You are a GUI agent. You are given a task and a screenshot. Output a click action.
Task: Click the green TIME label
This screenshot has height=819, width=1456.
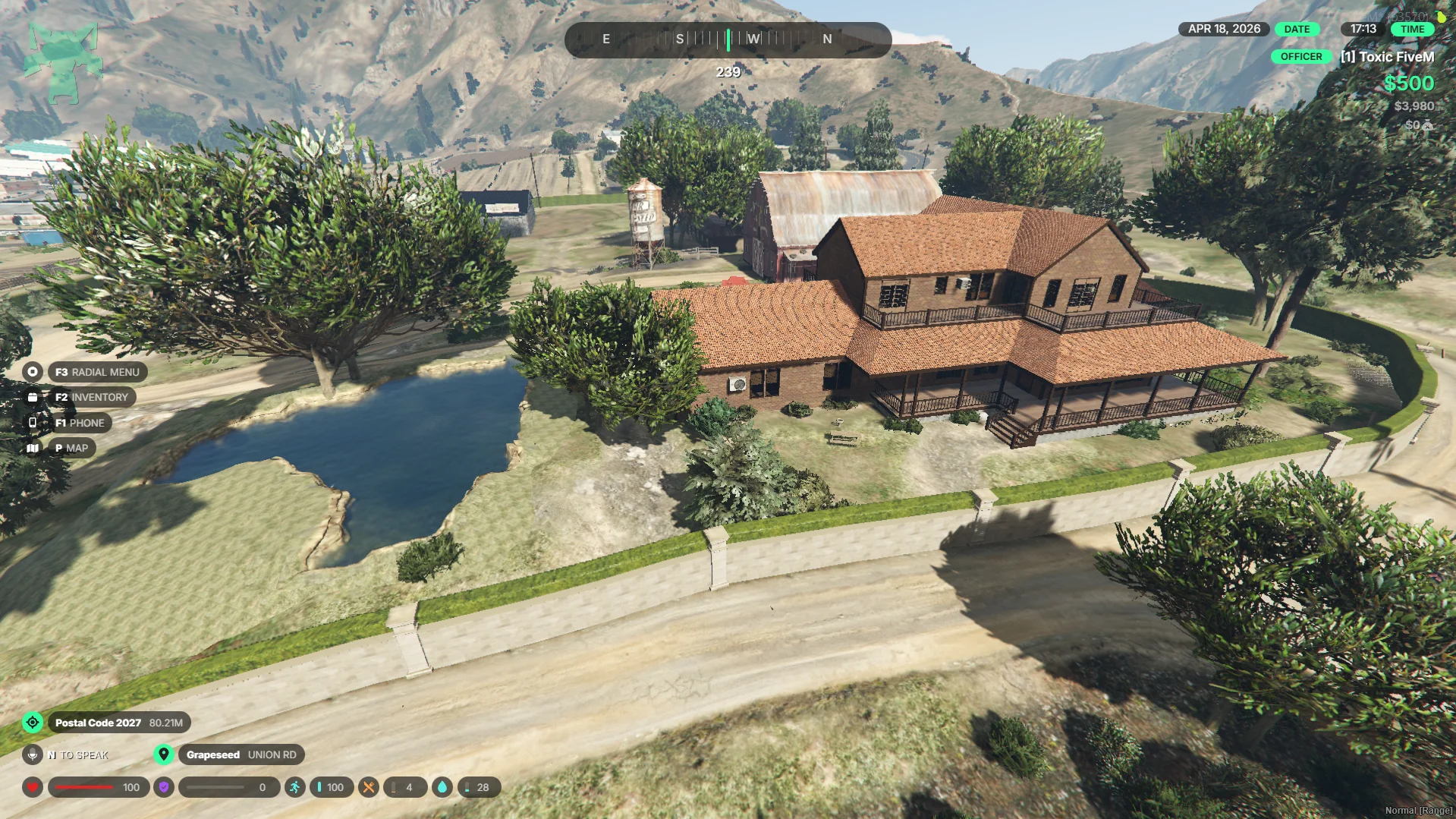[x=1412, y=29]
